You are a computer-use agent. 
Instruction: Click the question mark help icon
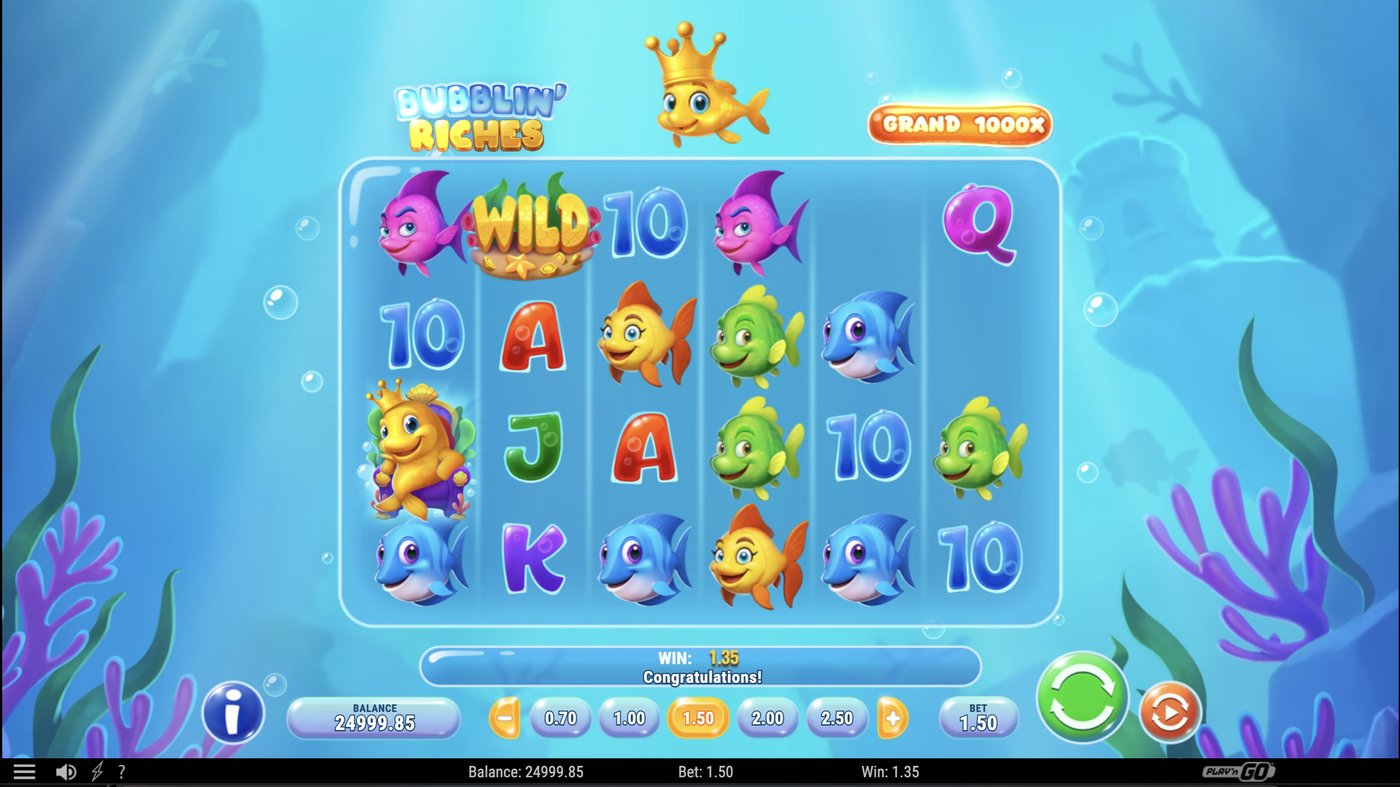[122, 771]
